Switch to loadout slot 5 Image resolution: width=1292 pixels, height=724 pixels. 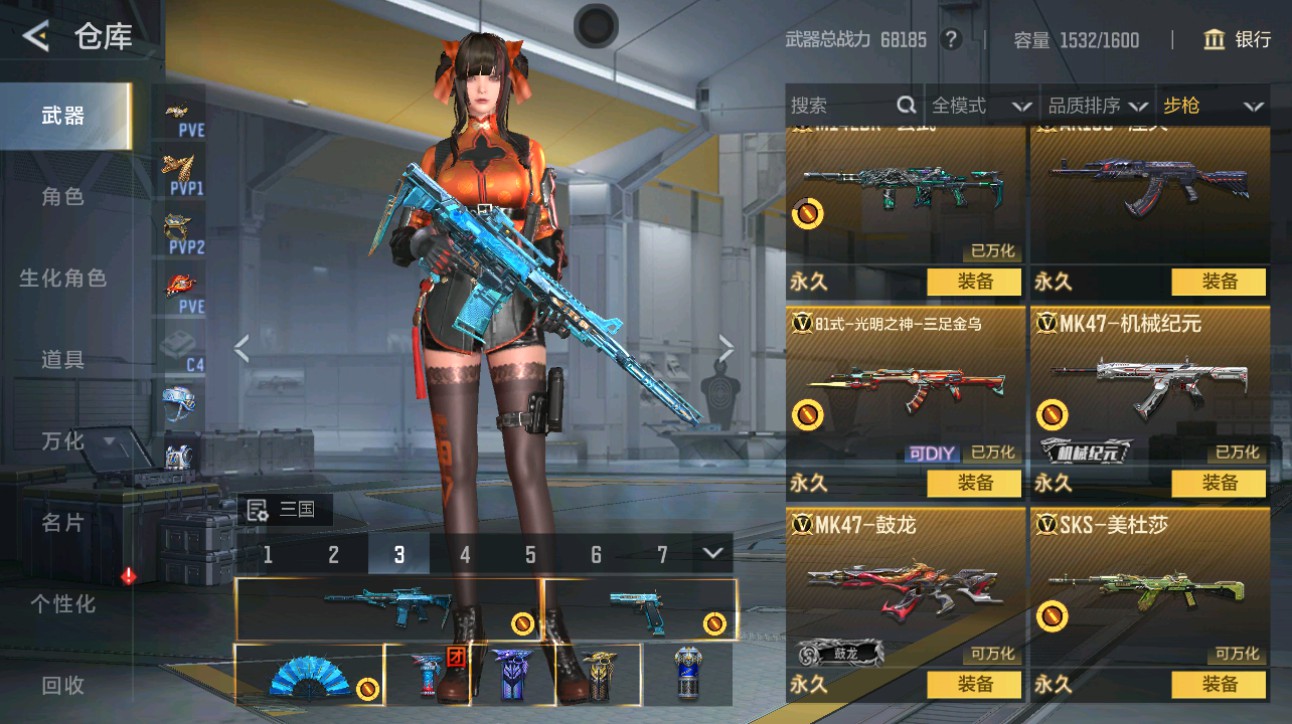pos(530,554)
